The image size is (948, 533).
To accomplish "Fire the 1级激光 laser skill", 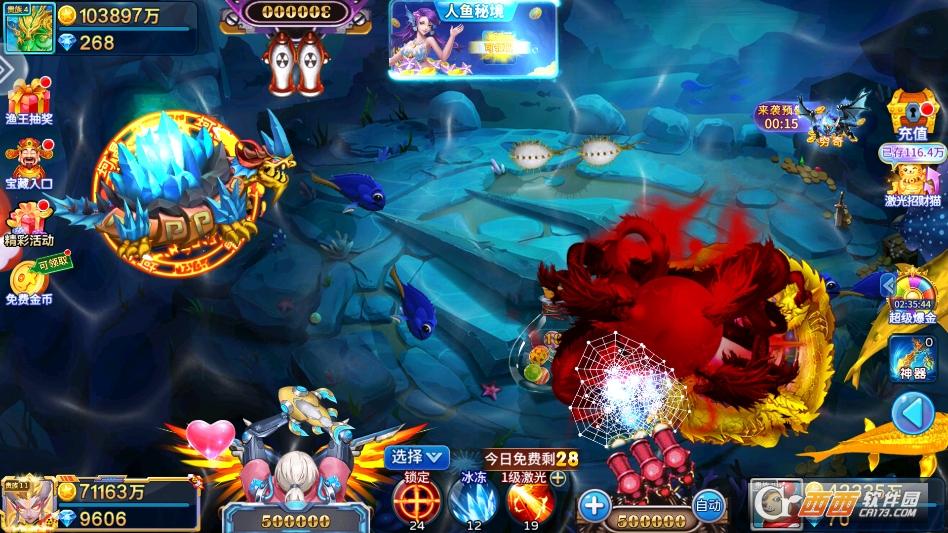I will (531, 498).
